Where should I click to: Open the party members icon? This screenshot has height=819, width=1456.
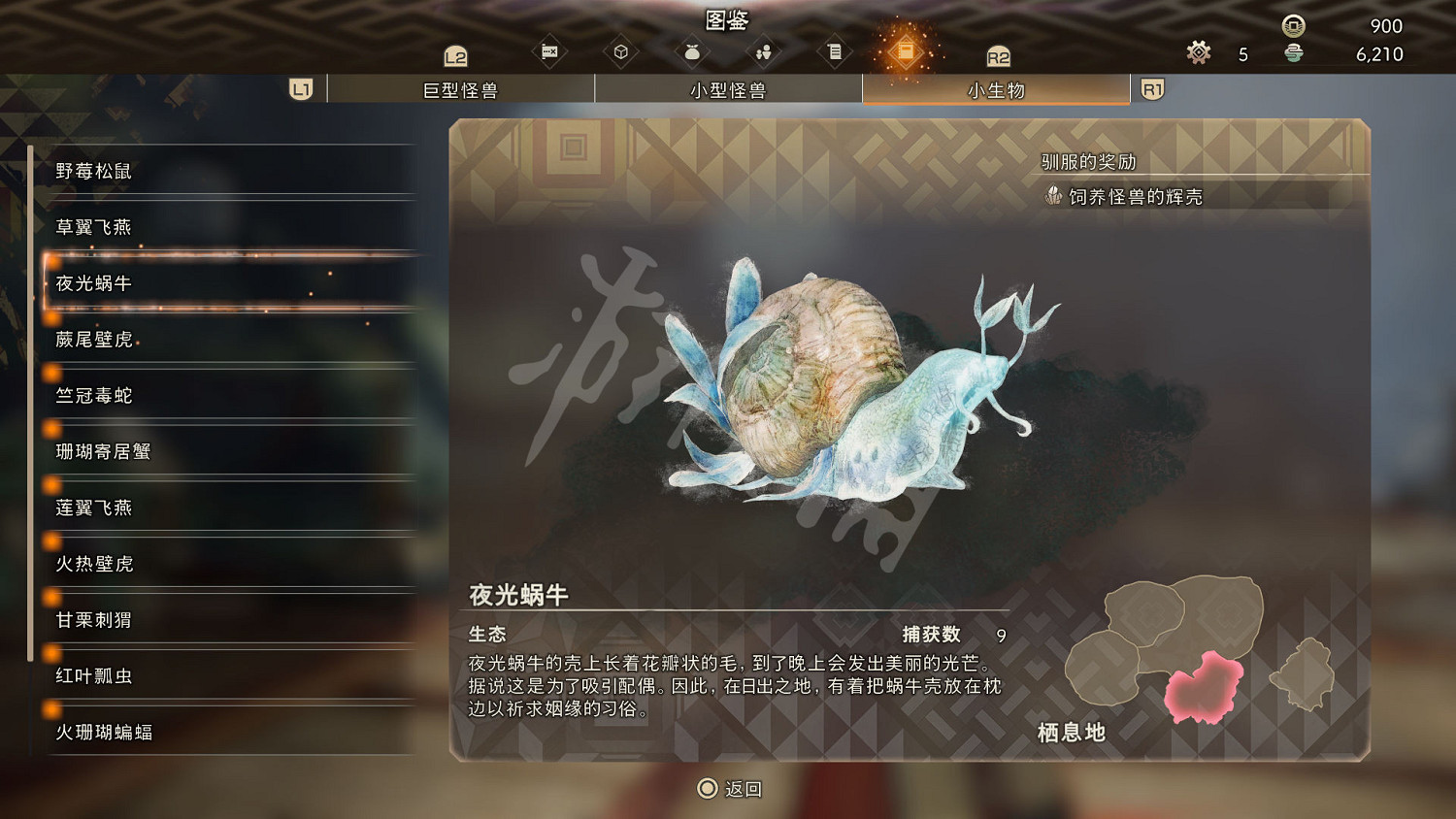click(x=764, y=50)
